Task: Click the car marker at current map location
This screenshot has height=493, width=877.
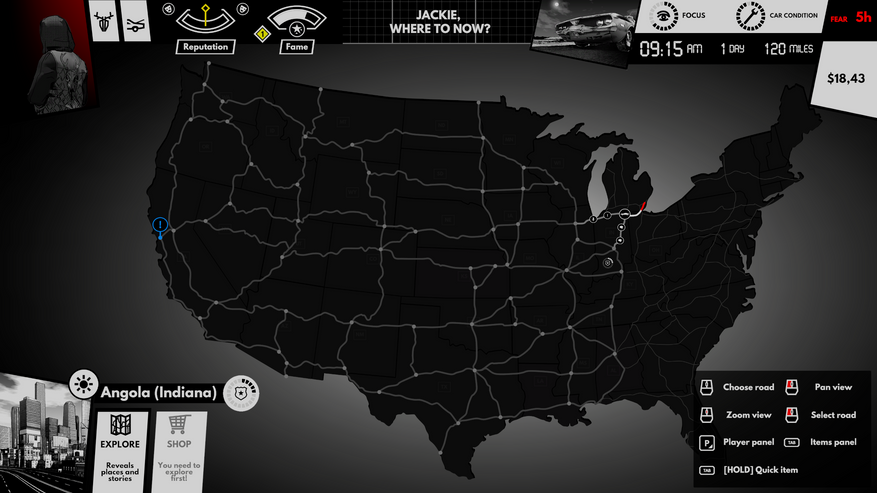Action: point(623,214)
